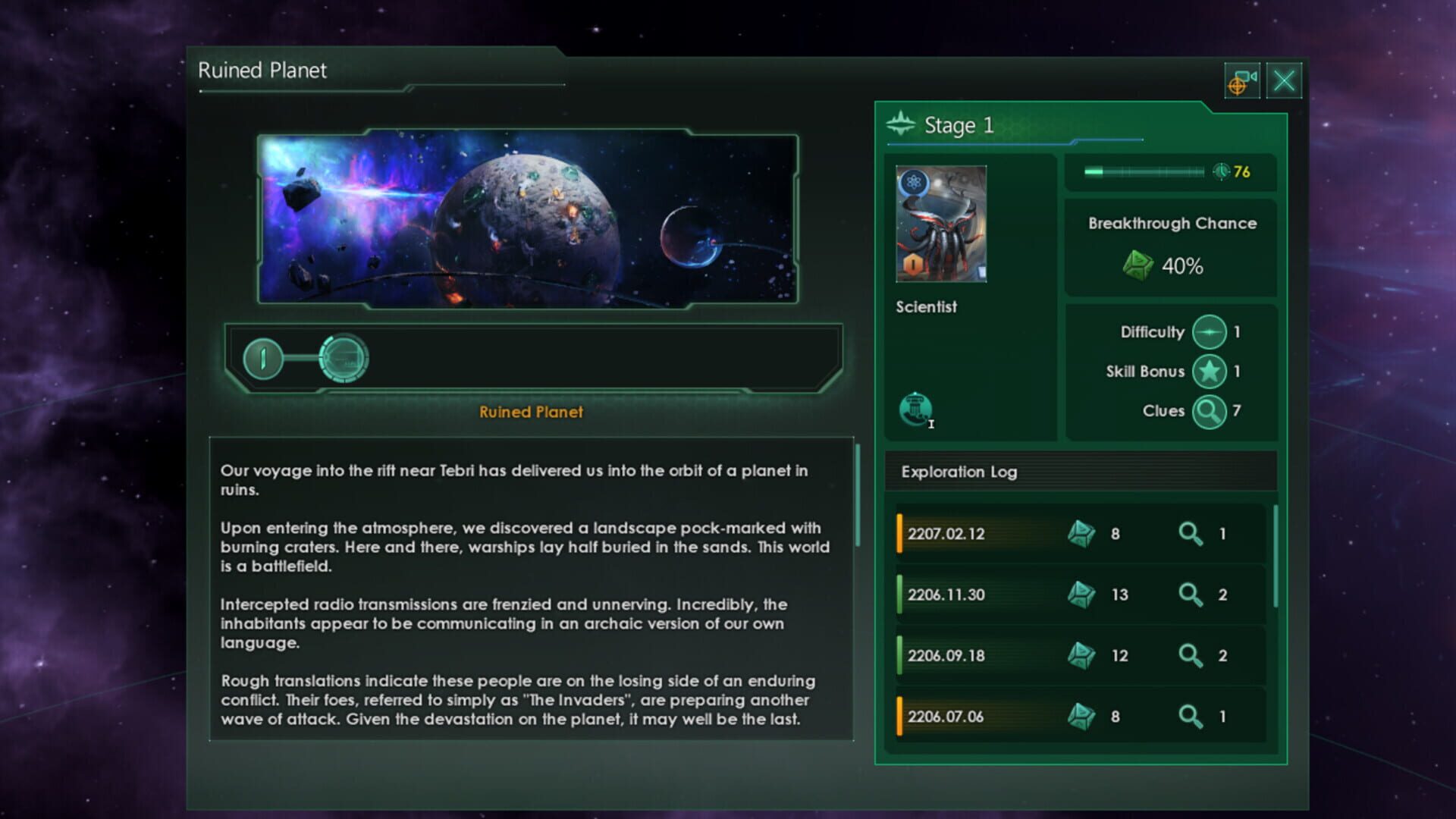Click the camera locate icon near the close button
The image size is (1456, 819).
(x=1241, y=80)
